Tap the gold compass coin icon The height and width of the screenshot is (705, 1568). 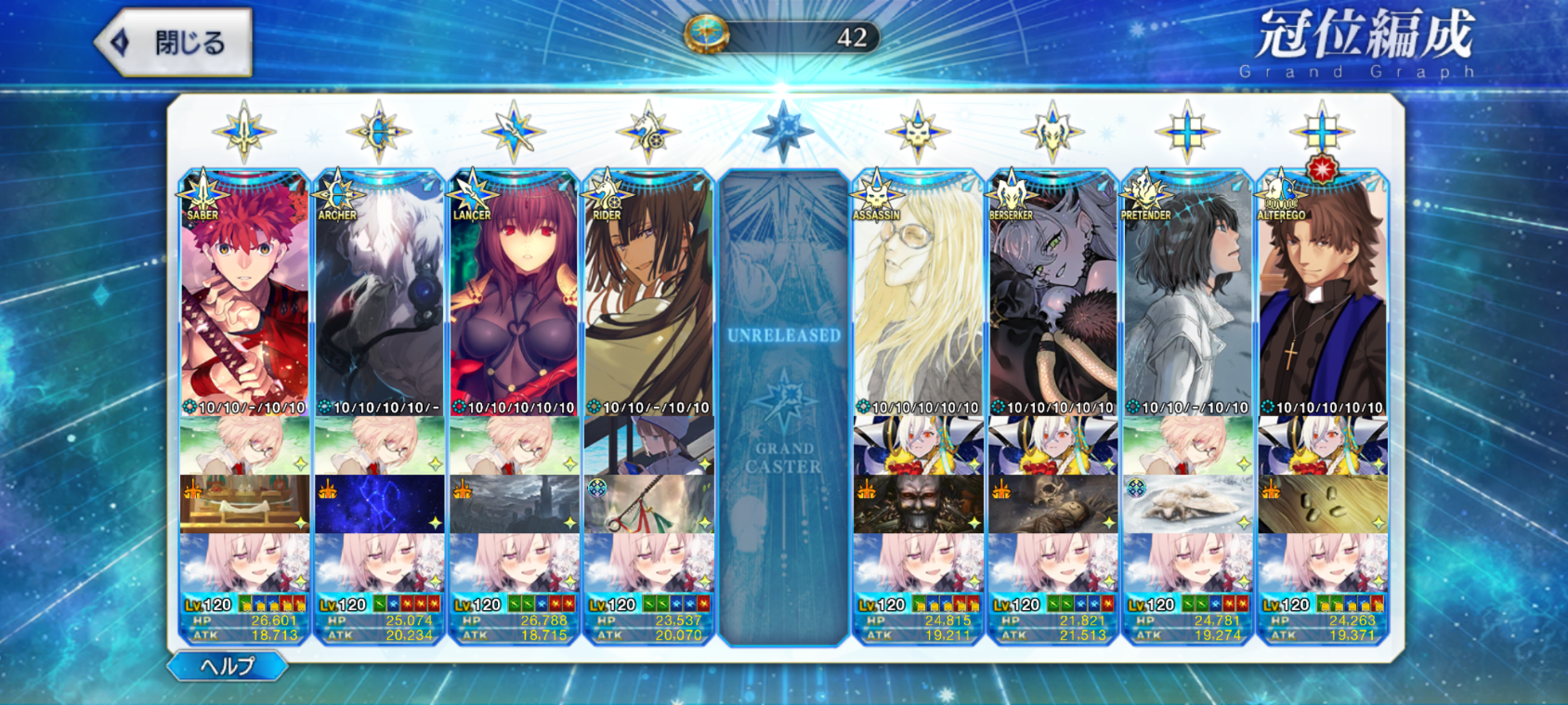click(x=706, y=35)
